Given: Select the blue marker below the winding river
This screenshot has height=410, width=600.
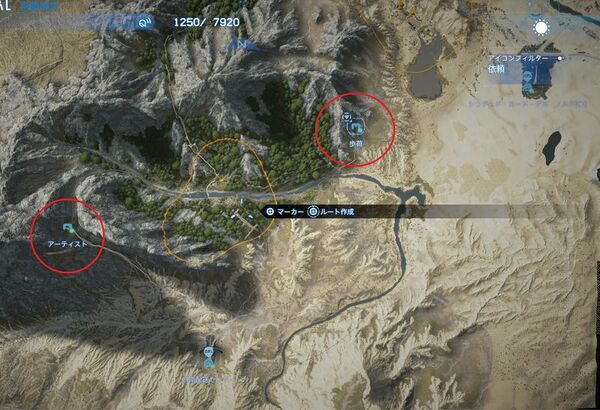Looking at the screenshot, I should [x=209, y=351].
